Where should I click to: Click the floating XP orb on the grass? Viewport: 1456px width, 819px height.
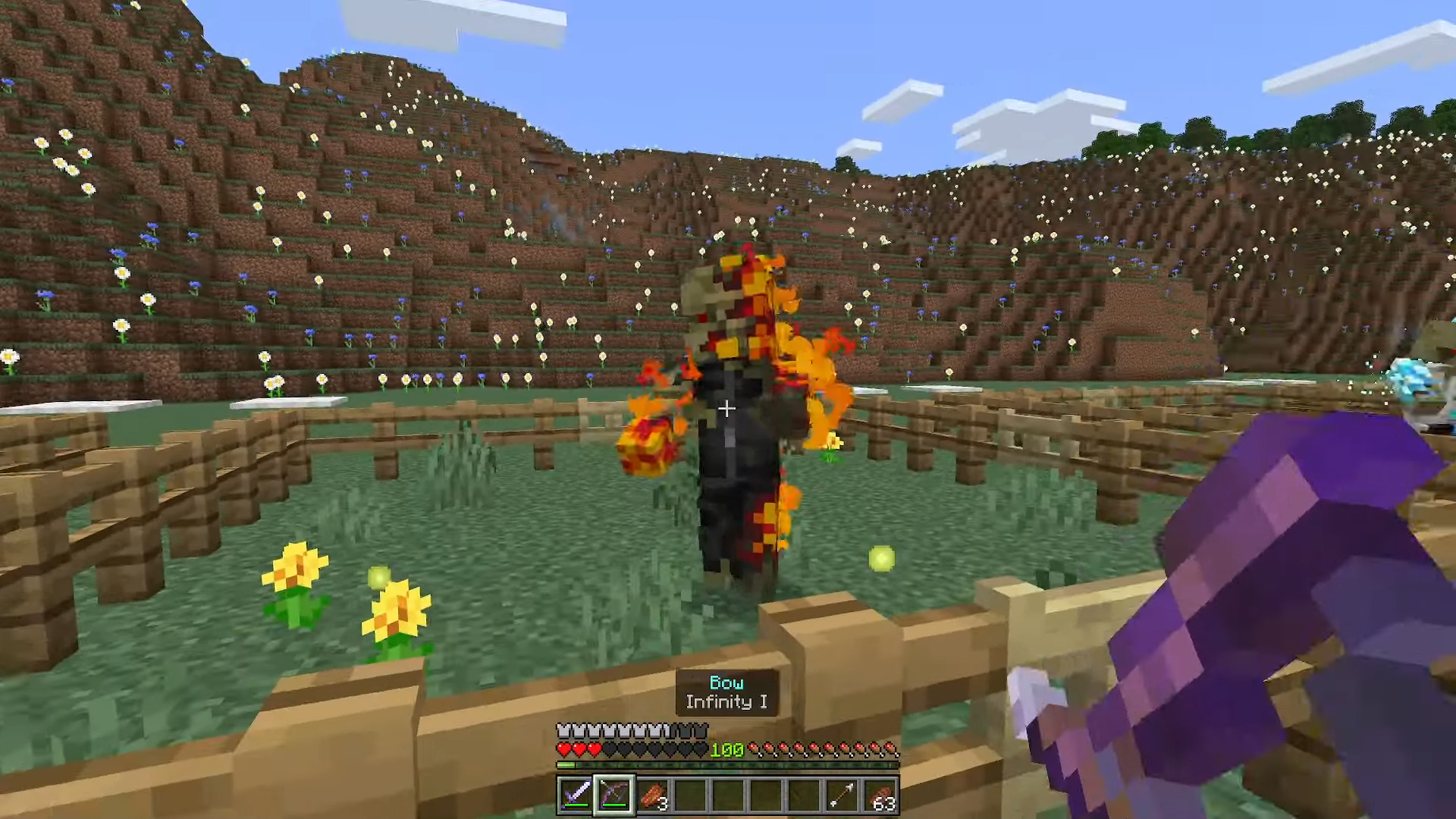(x=881, y=559)
